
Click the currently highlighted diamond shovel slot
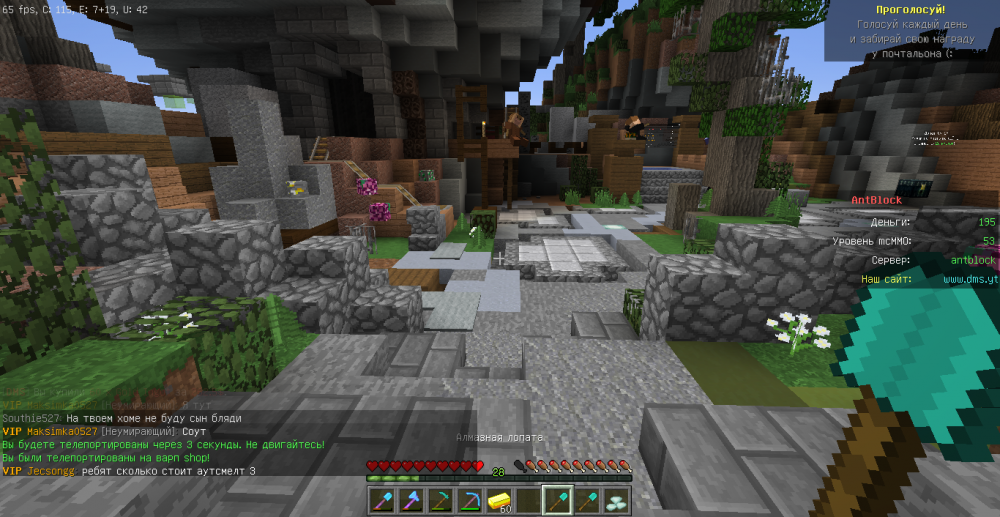pos(557,500)
